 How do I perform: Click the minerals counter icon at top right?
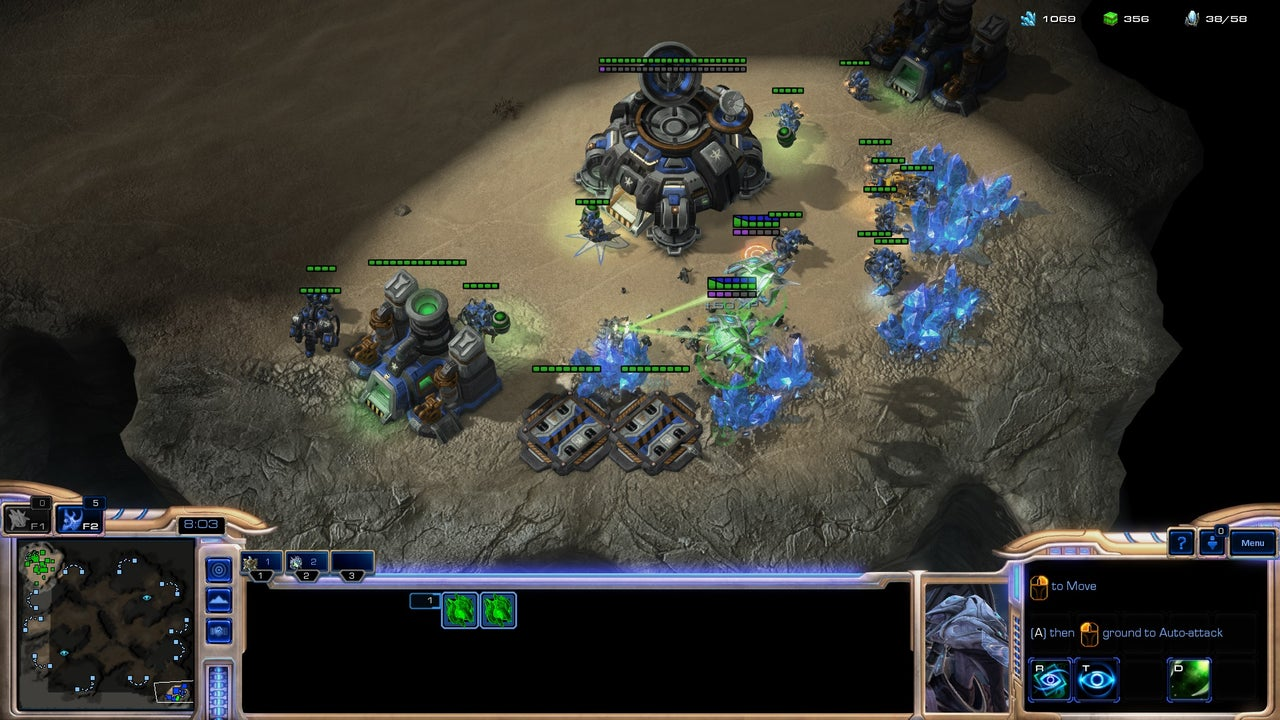1027,17
